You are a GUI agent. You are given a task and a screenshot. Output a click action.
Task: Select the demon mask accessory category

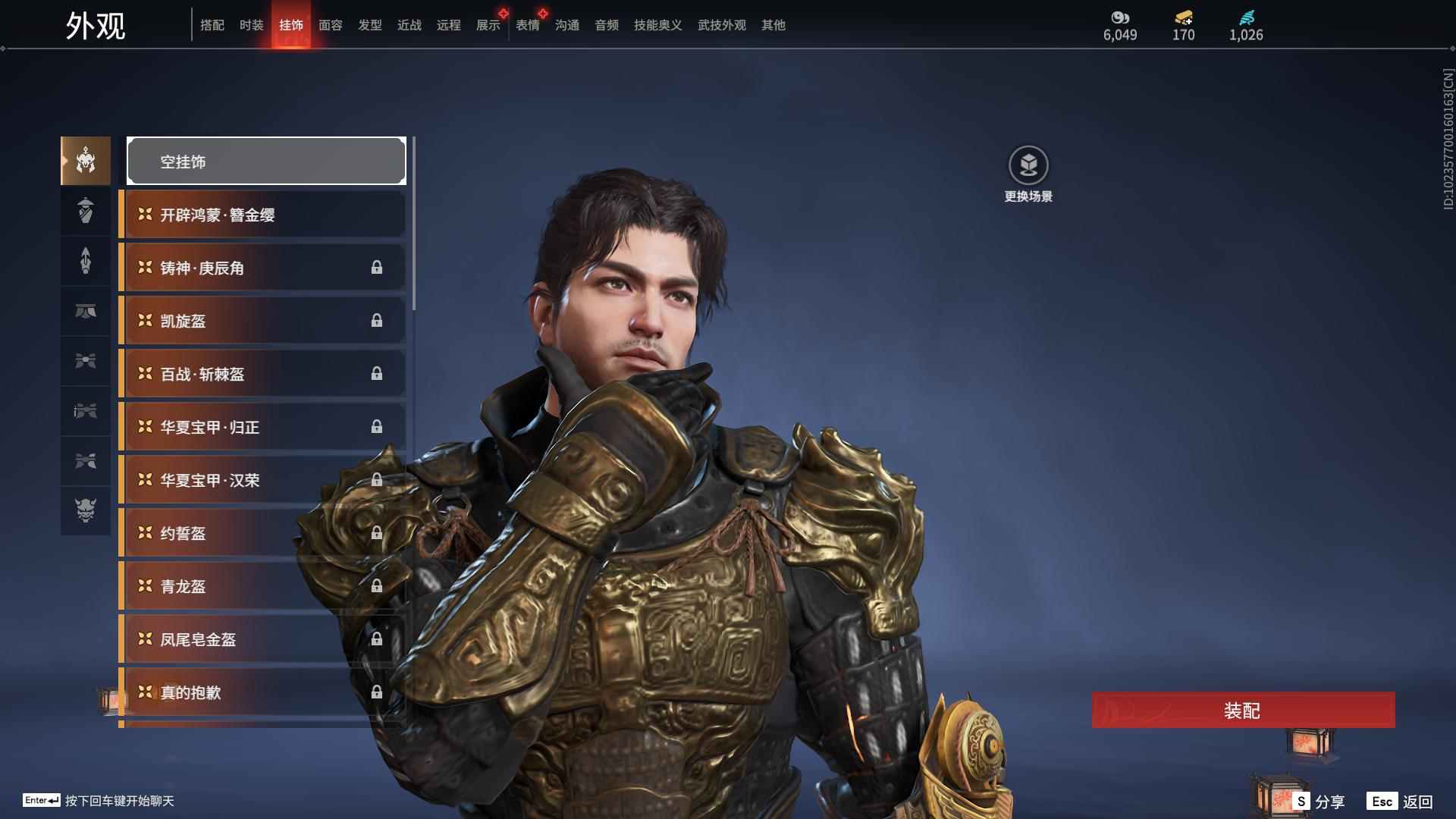(86, 510)
